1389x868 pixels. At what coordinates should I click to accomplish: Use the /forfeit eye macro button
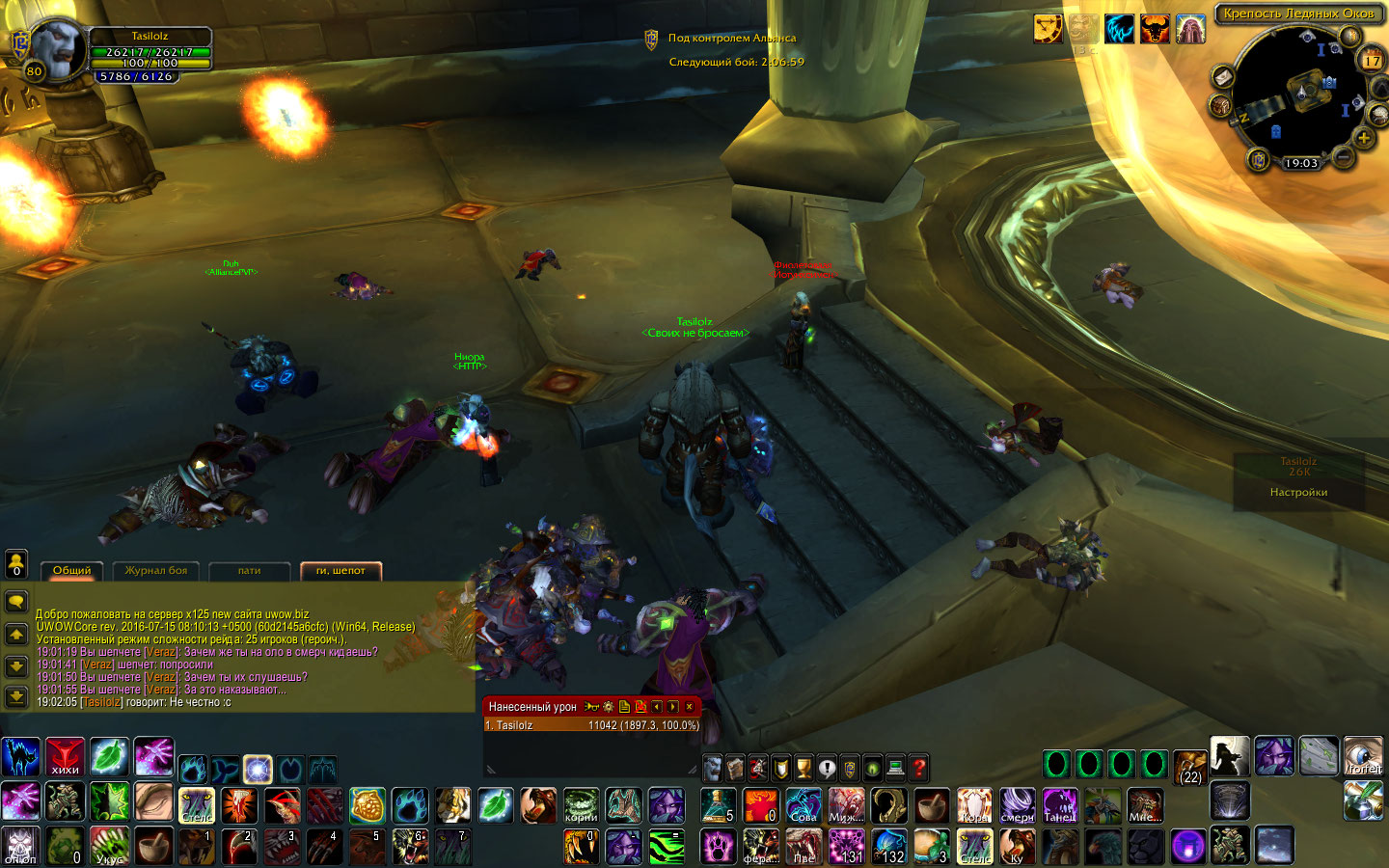[1363, 756]
